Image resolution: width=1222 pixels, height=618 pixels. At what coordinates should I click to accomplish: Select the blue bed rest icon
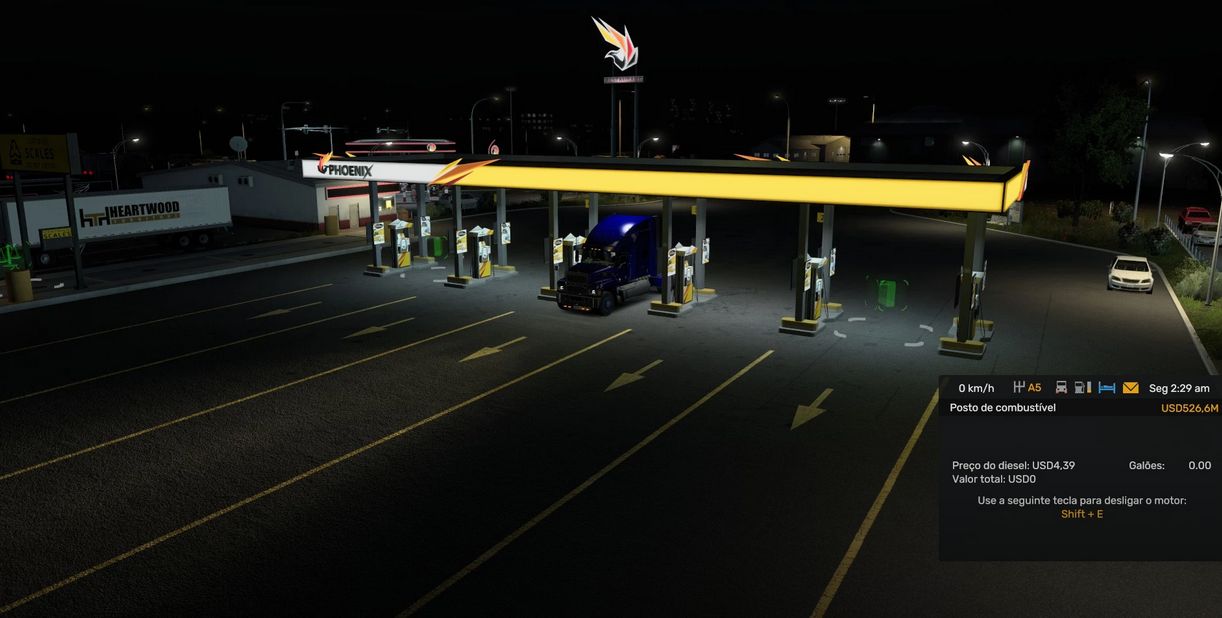tap(1106, 388)
